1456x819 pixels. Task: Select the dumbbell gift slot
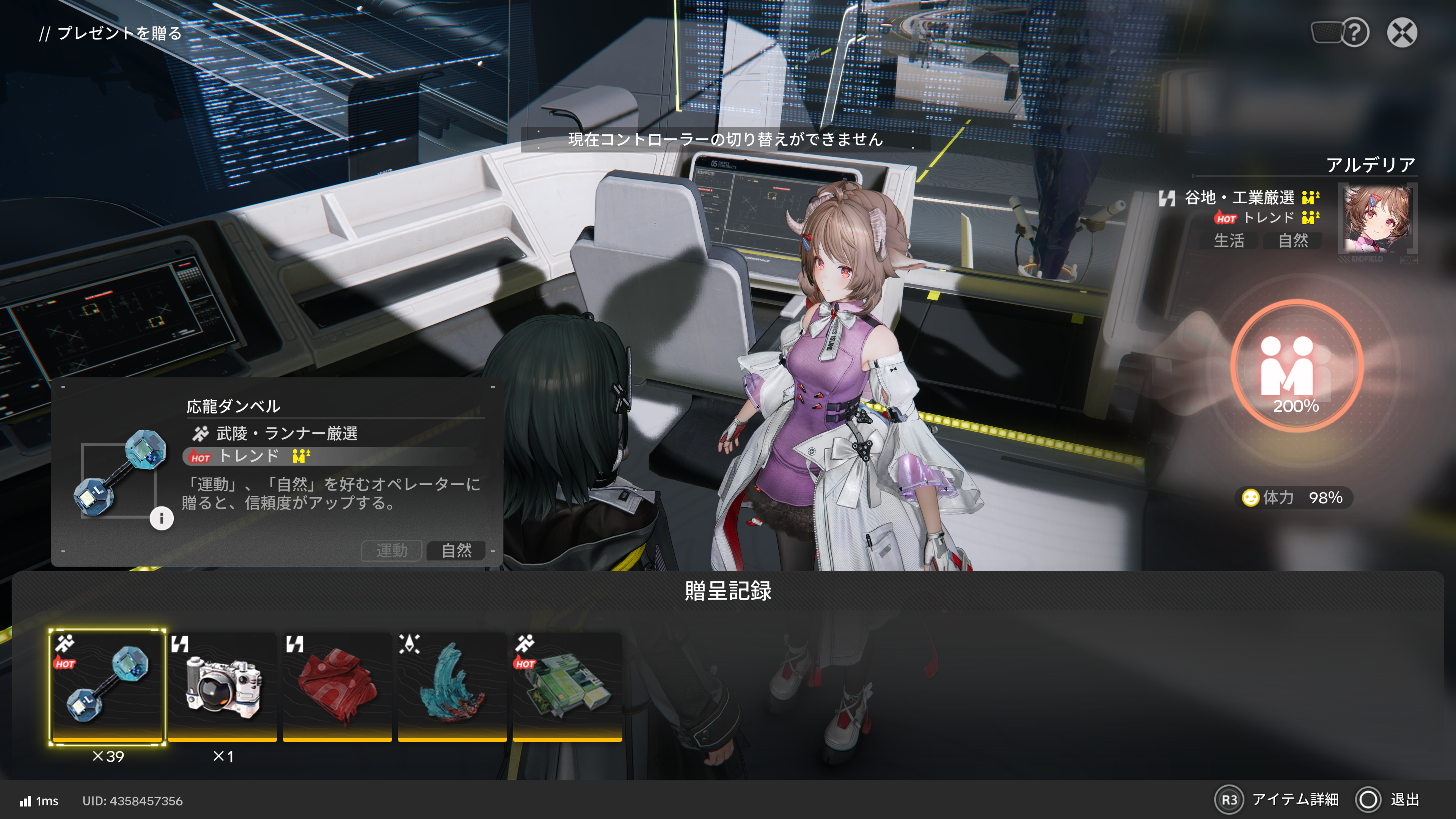(107, 685)
